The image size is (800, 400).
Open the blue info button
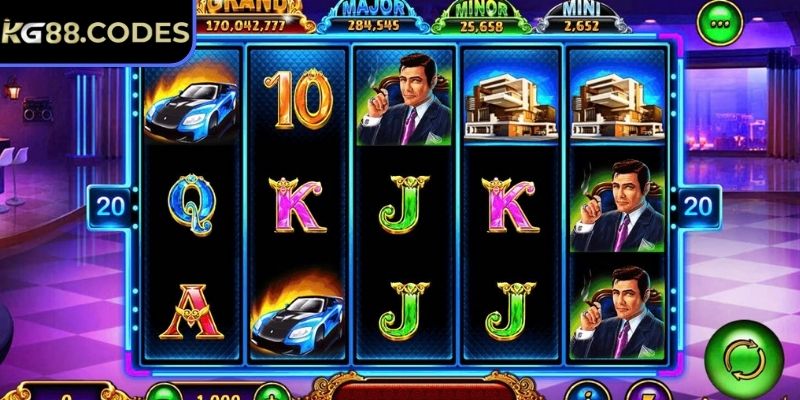(x=581, y=392)
